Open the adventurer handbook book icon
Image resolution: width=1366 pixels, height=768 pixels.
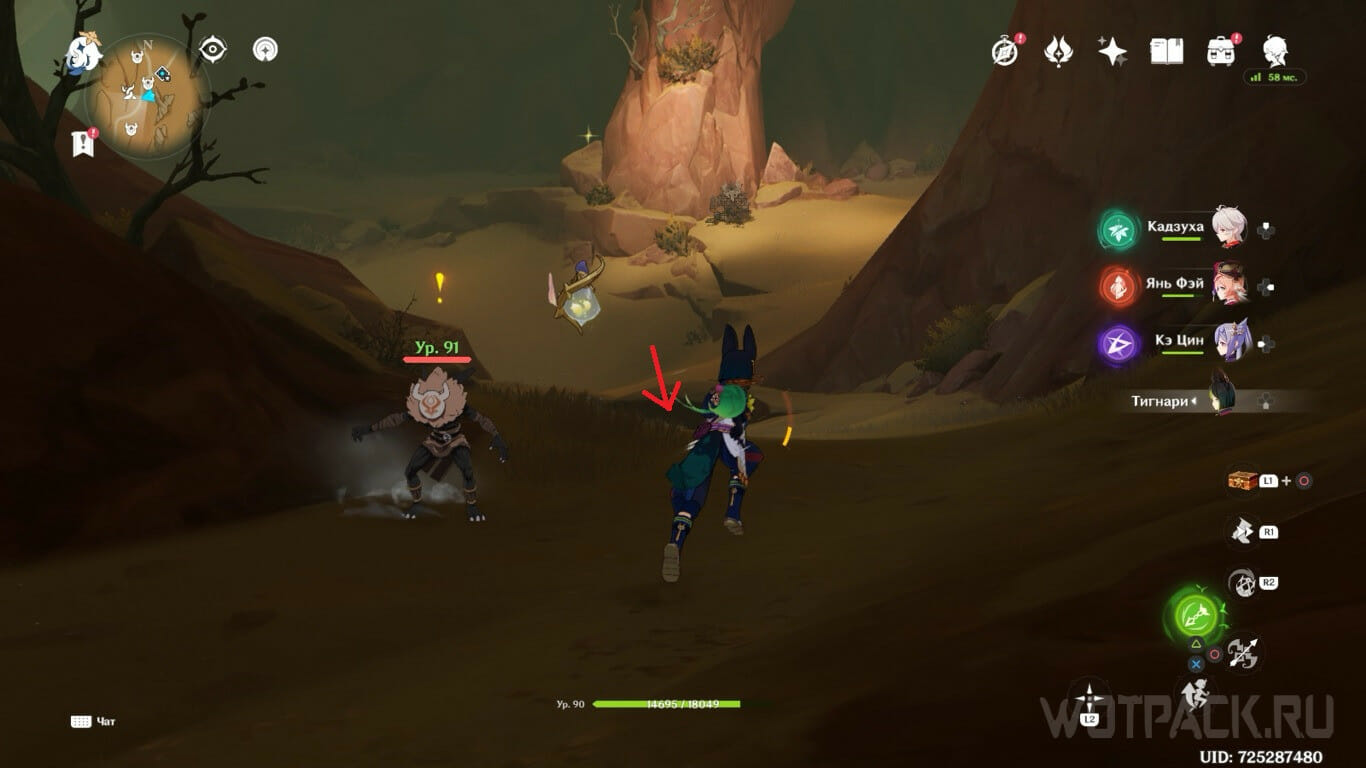tap(1166, 51)
